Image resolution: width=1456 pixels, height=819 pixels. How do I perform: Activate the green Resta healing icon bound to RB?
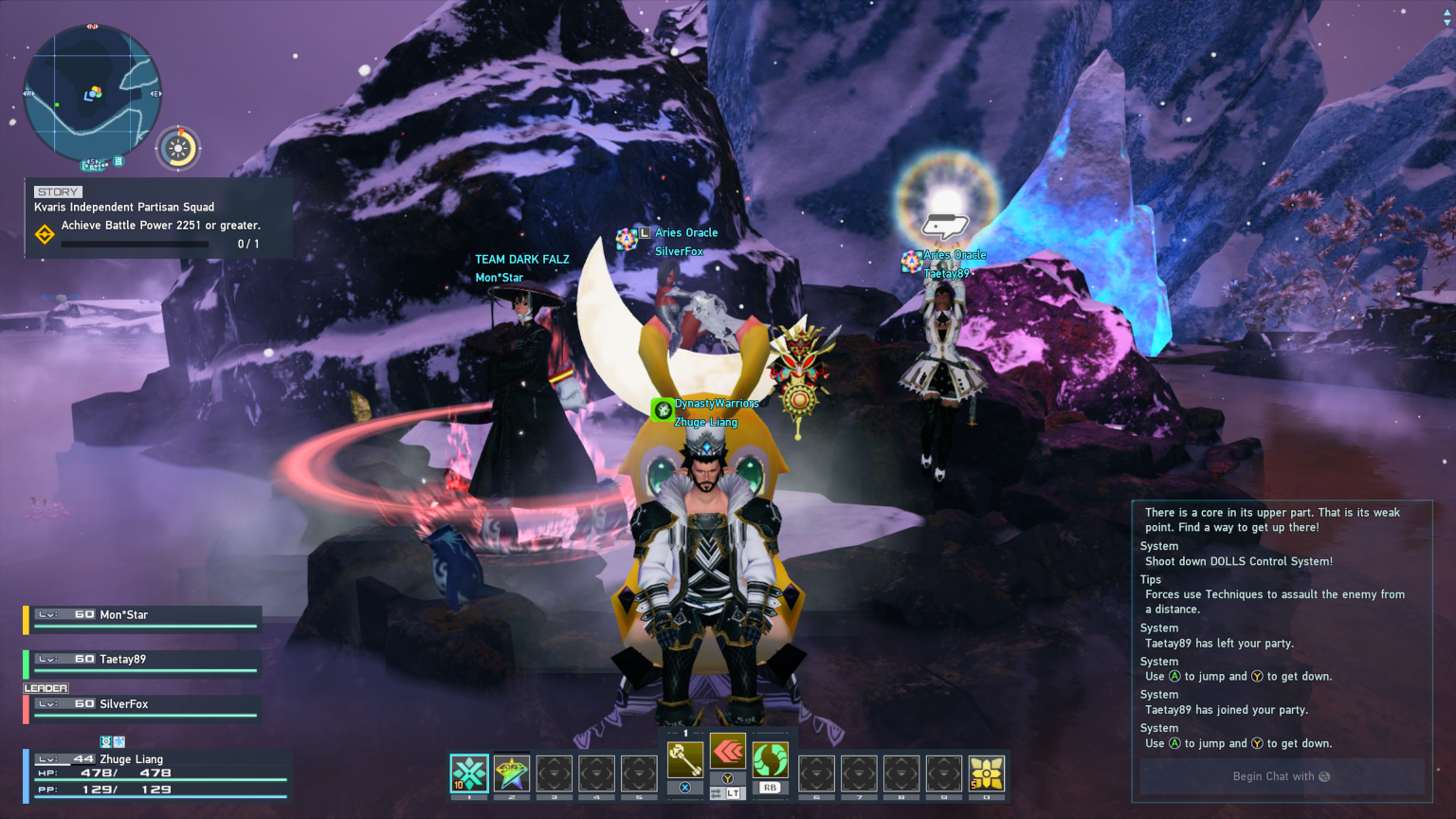pos(770,758)
